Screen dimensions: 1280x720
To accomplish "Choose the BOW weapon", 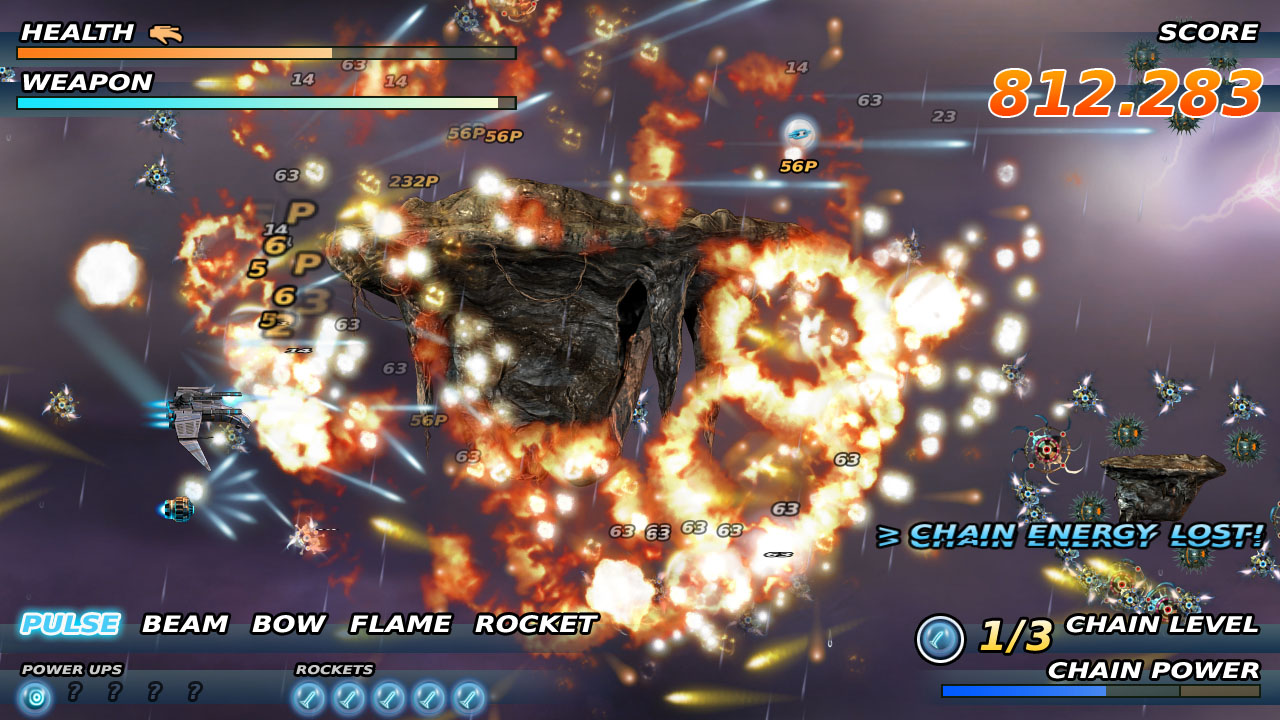I will click(x=288, y=624).
